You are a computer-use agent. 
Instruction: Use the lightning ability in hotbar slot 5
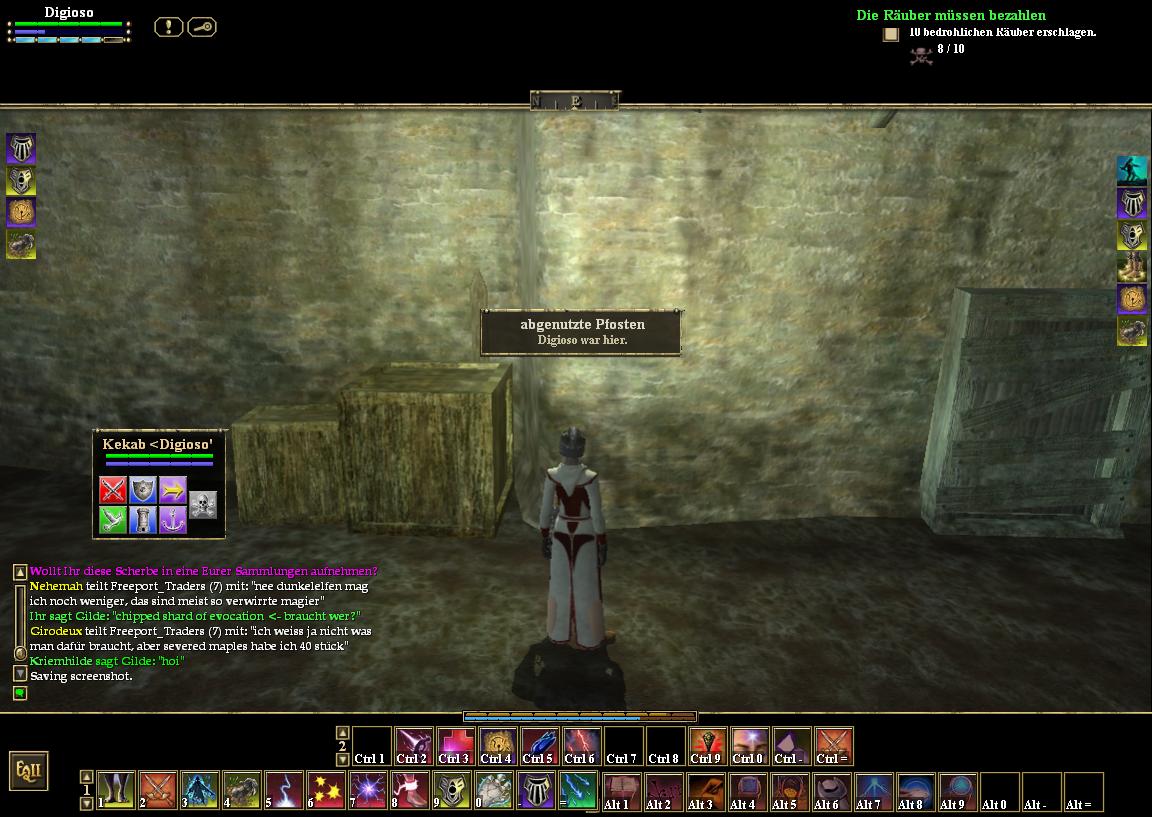284,790
